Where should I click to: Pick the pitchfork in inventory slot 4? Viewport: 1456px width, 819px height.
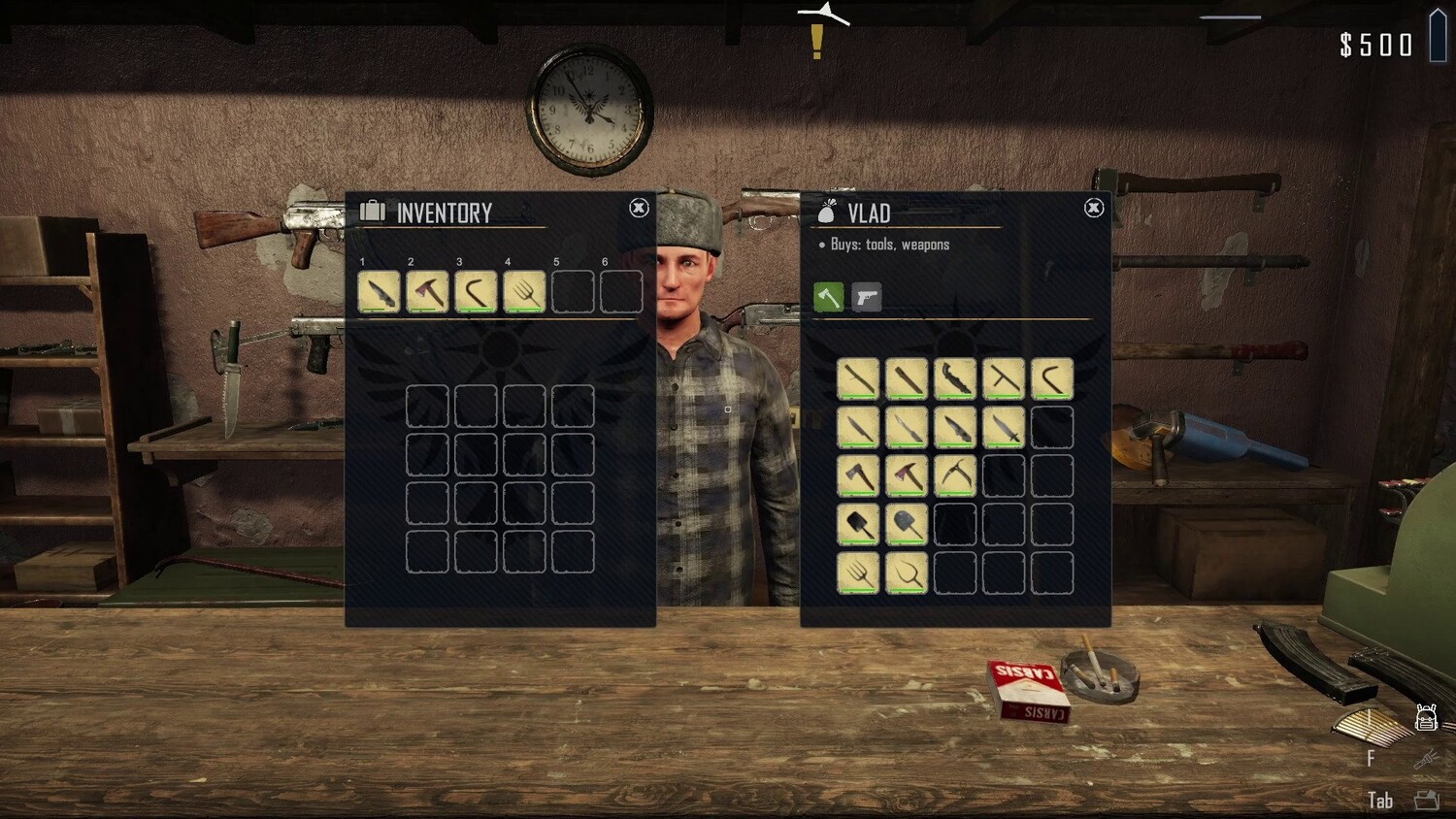pyautogui.click(x=524, y=291)
